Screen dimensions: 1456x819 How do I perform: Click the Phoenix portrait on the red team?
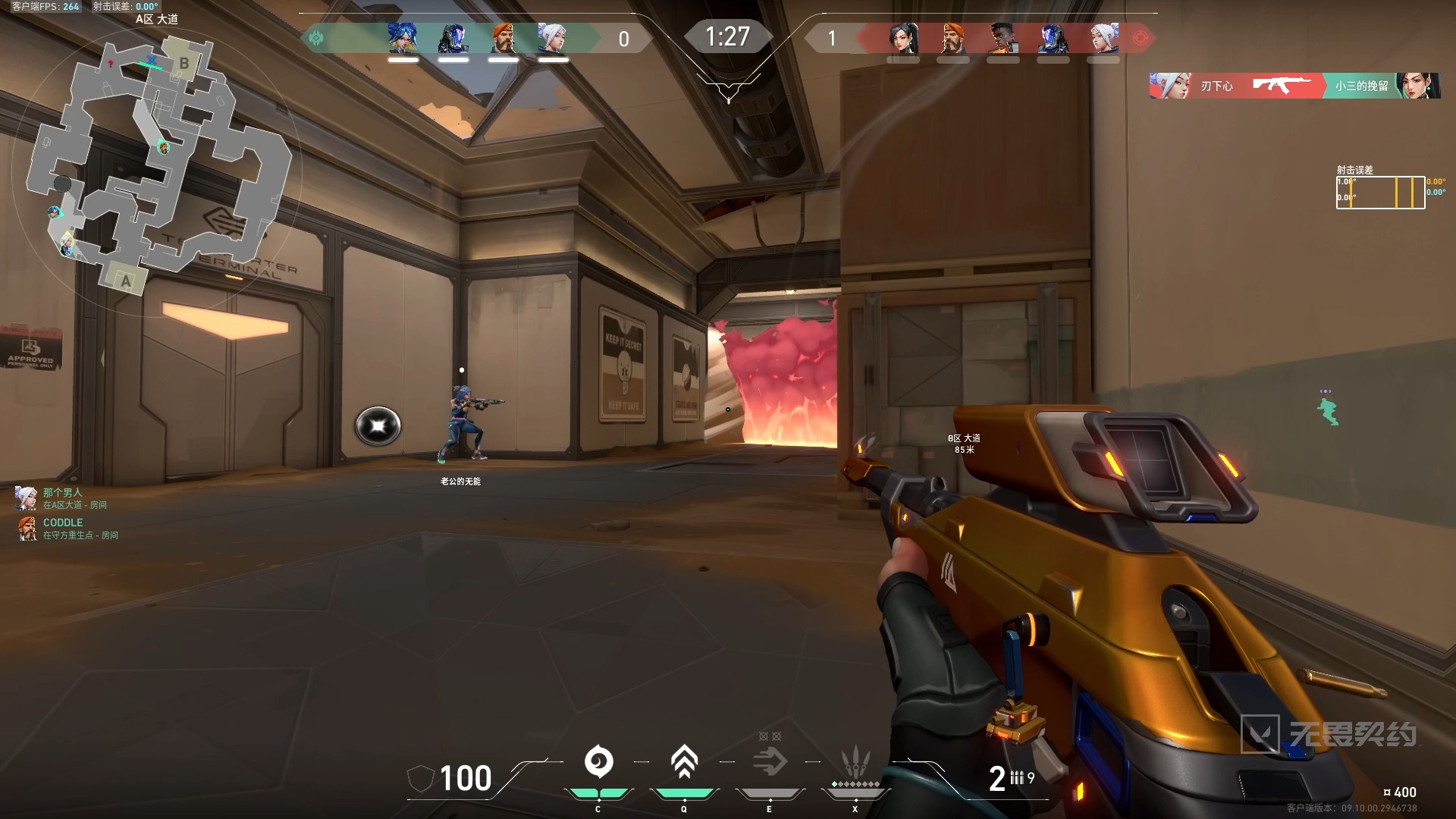[1003, 38]
